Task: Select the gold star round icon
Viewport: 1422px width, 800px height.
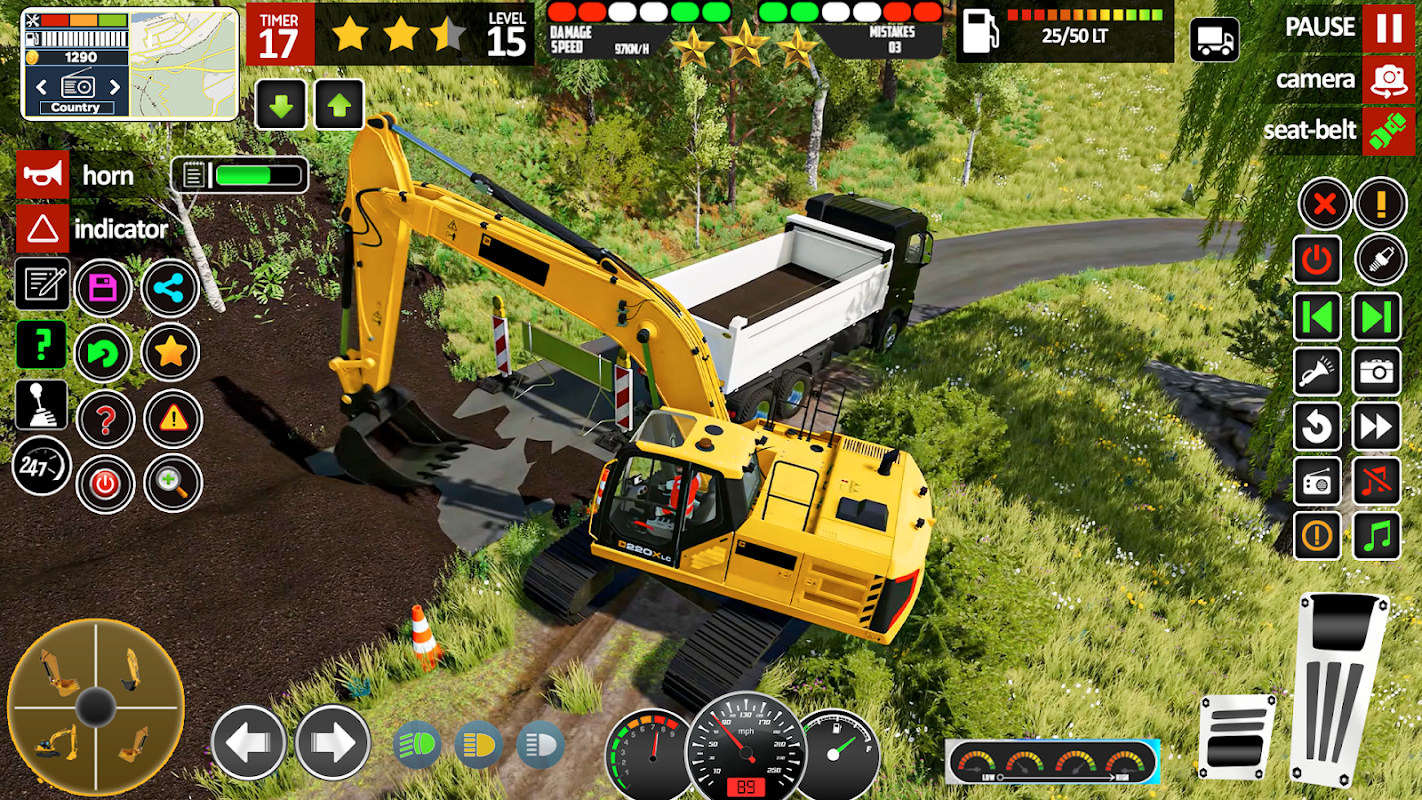Action: [x=171, y=352]
